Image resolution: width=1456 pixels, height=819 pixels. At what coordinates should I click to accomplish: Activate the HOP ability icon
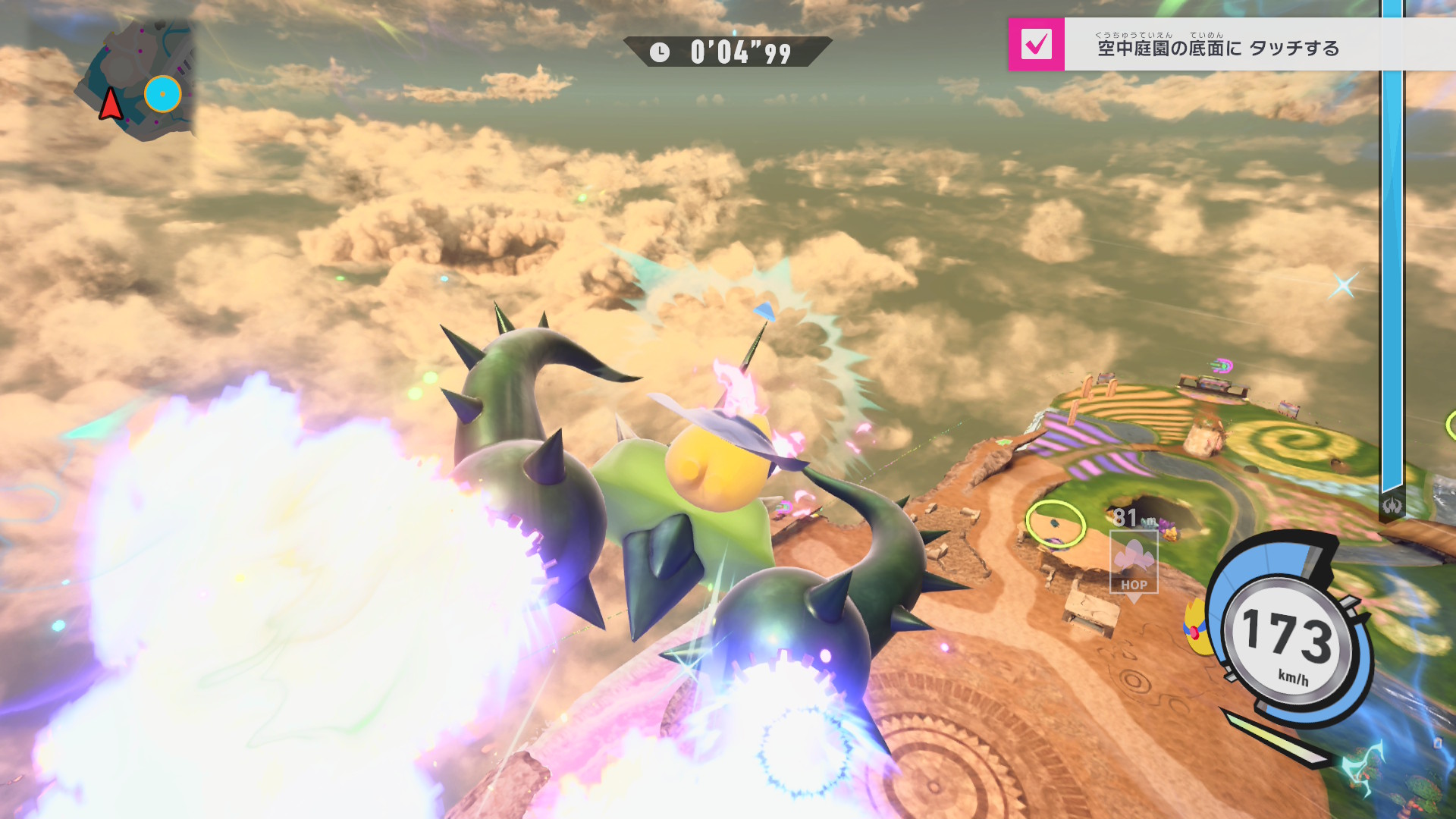pyautogui.click(x=1134, y=562)
